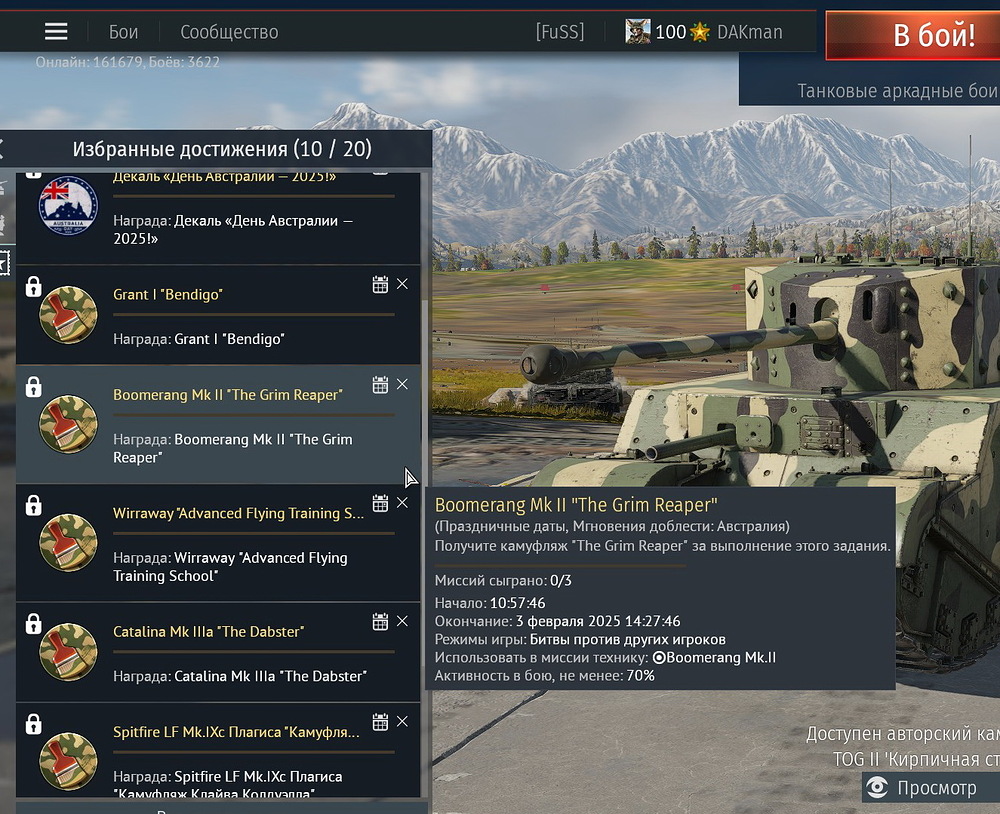The width and height of the screenshot is (1000, 814).
Task: Remove Boomerang "The Grim Reaper" from favorites
Action: [402, 384]
